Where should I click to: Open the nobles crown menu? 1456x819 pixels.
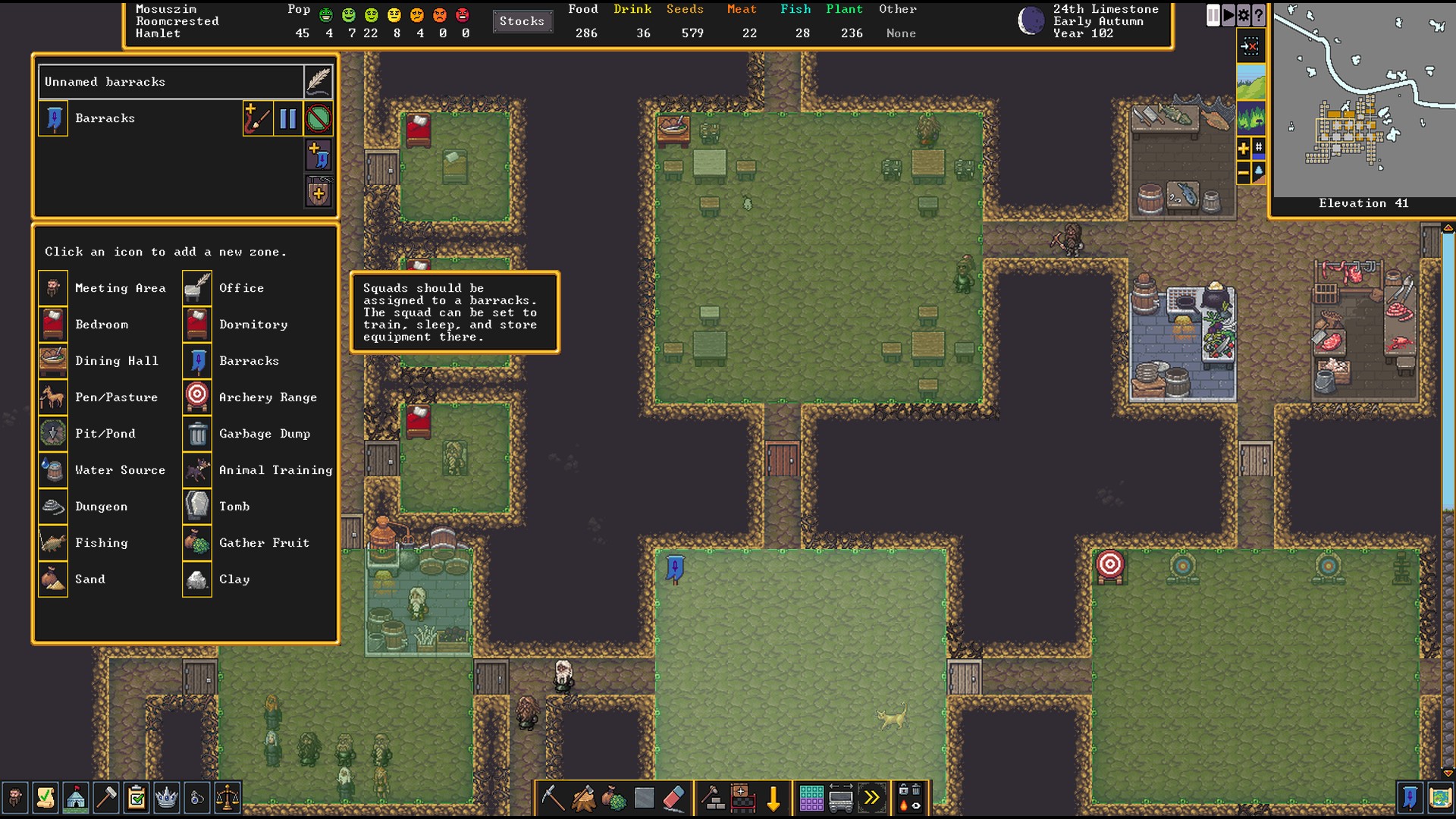(x=167, y=799)
